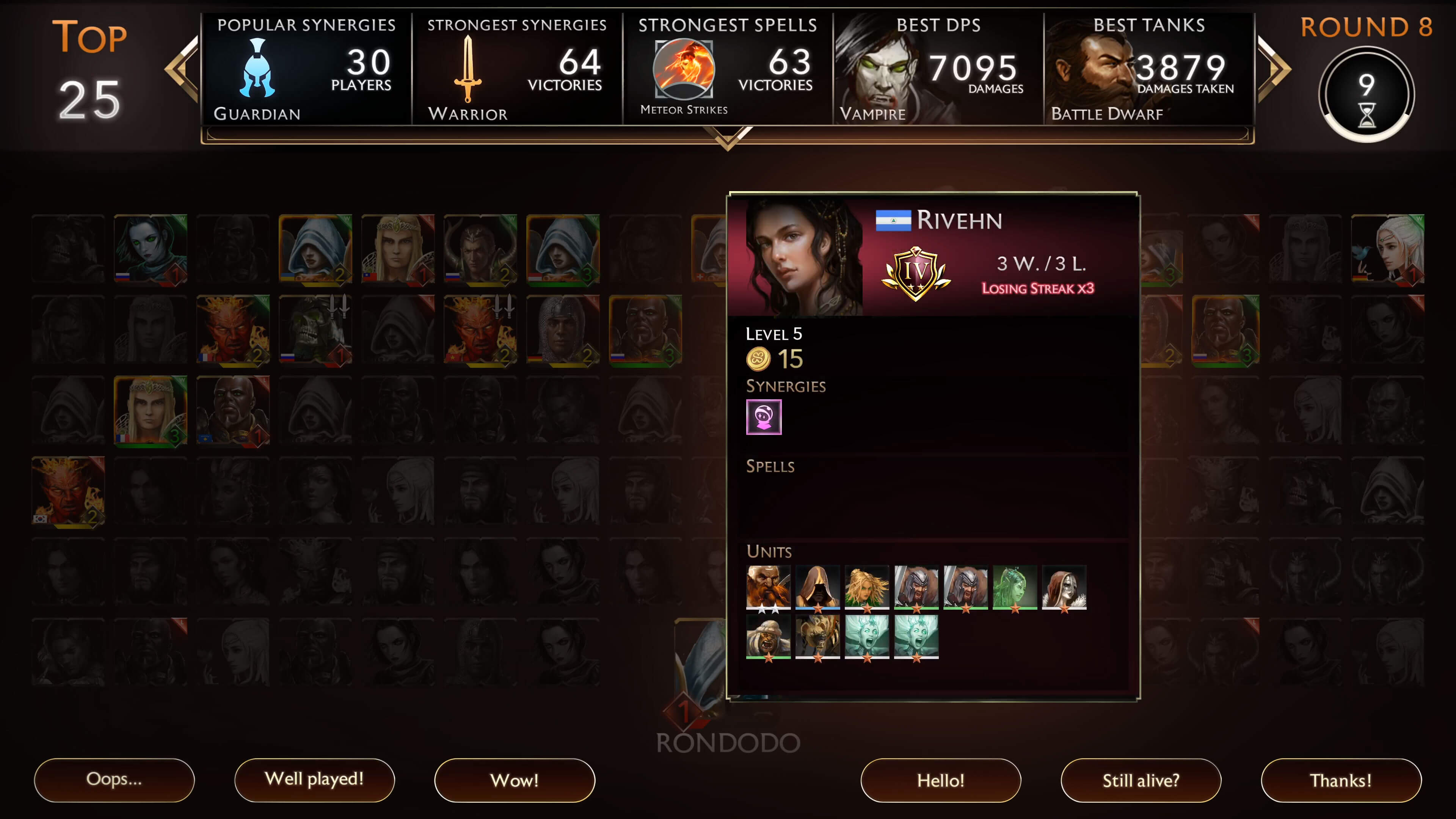This screenshot has width=1456, height=819.
Task: View the Meteor Strikes strongest spell panel
Action: [x=728, y=69]
